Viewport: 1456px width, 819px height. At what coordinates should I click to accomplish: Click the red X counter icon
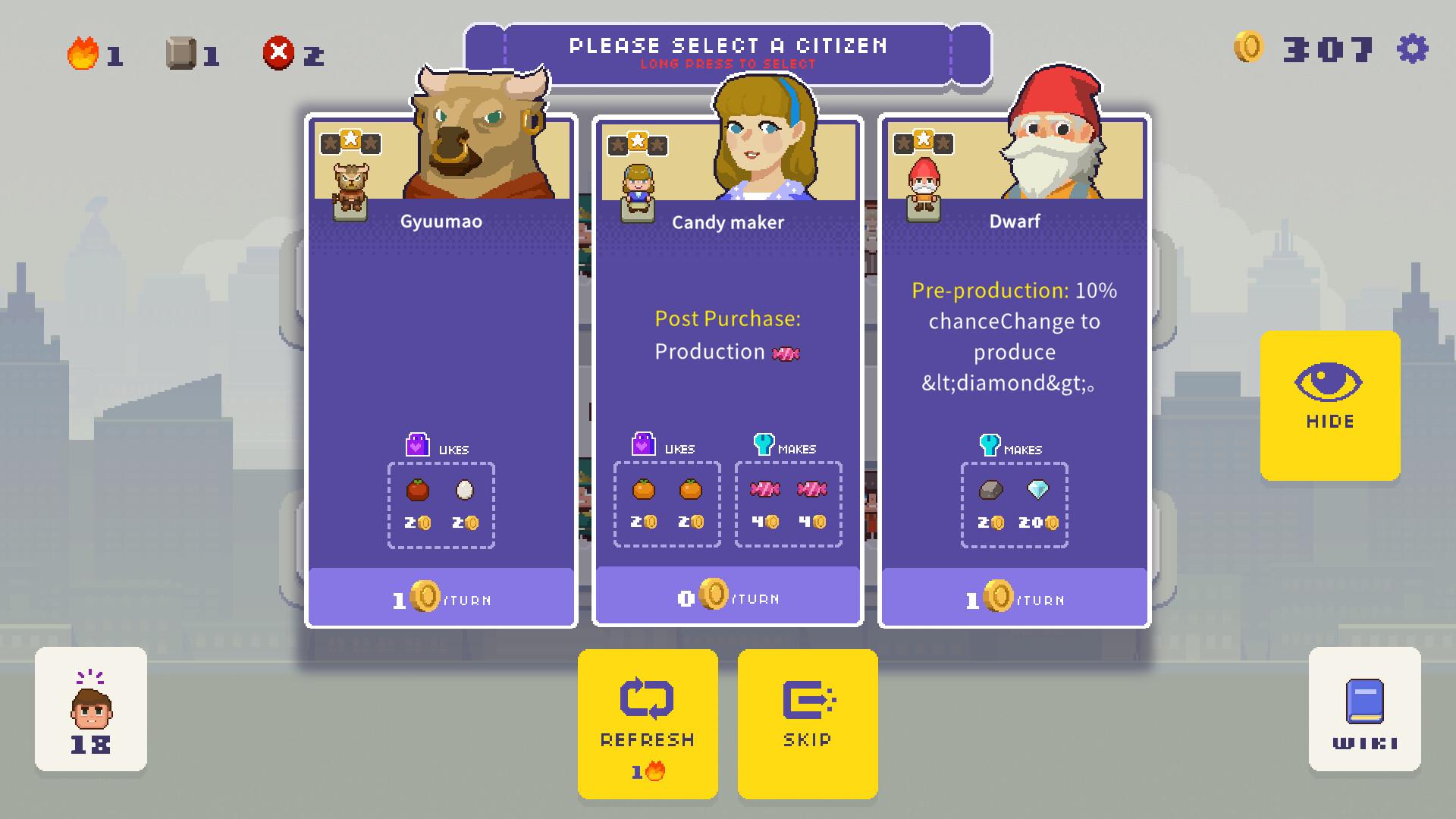(x=278, y=53)
